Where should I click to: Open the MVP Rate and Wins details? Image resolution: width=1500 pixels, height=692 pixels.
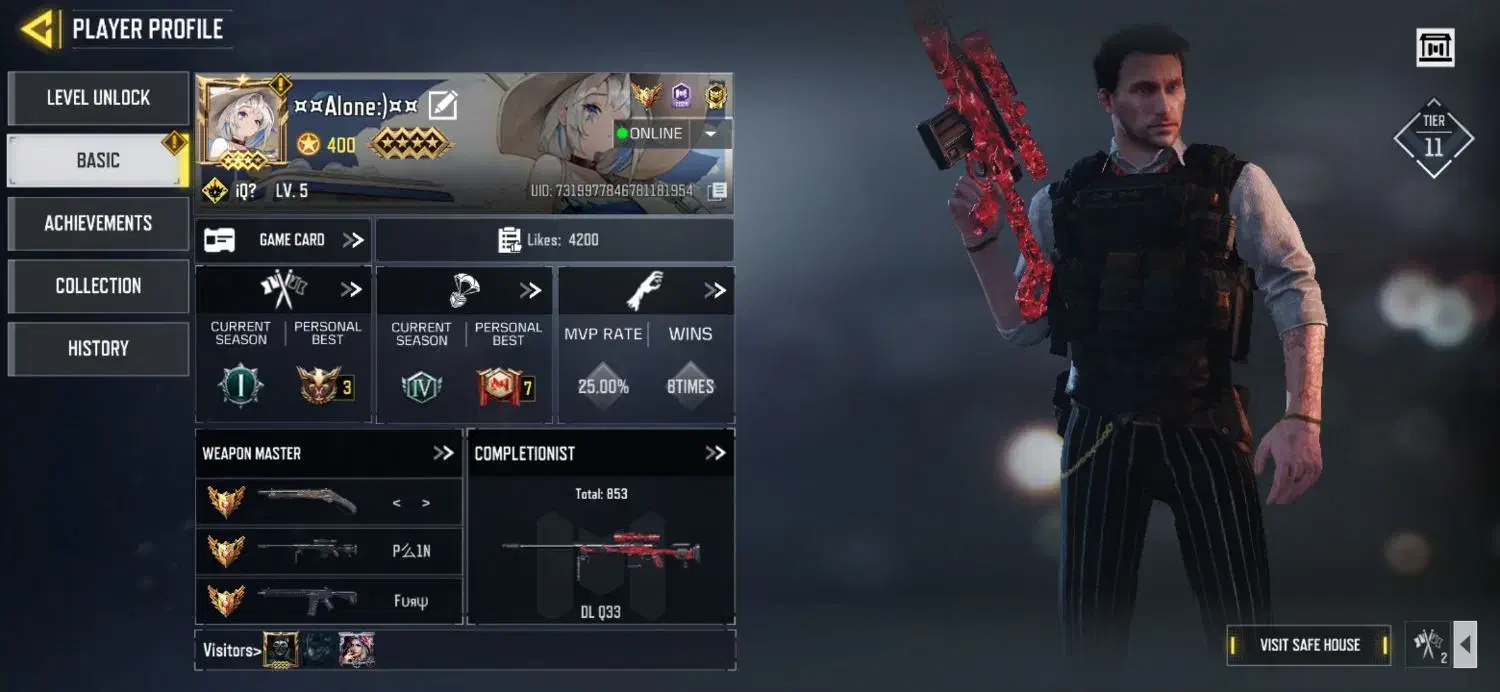tap(714, 291)
